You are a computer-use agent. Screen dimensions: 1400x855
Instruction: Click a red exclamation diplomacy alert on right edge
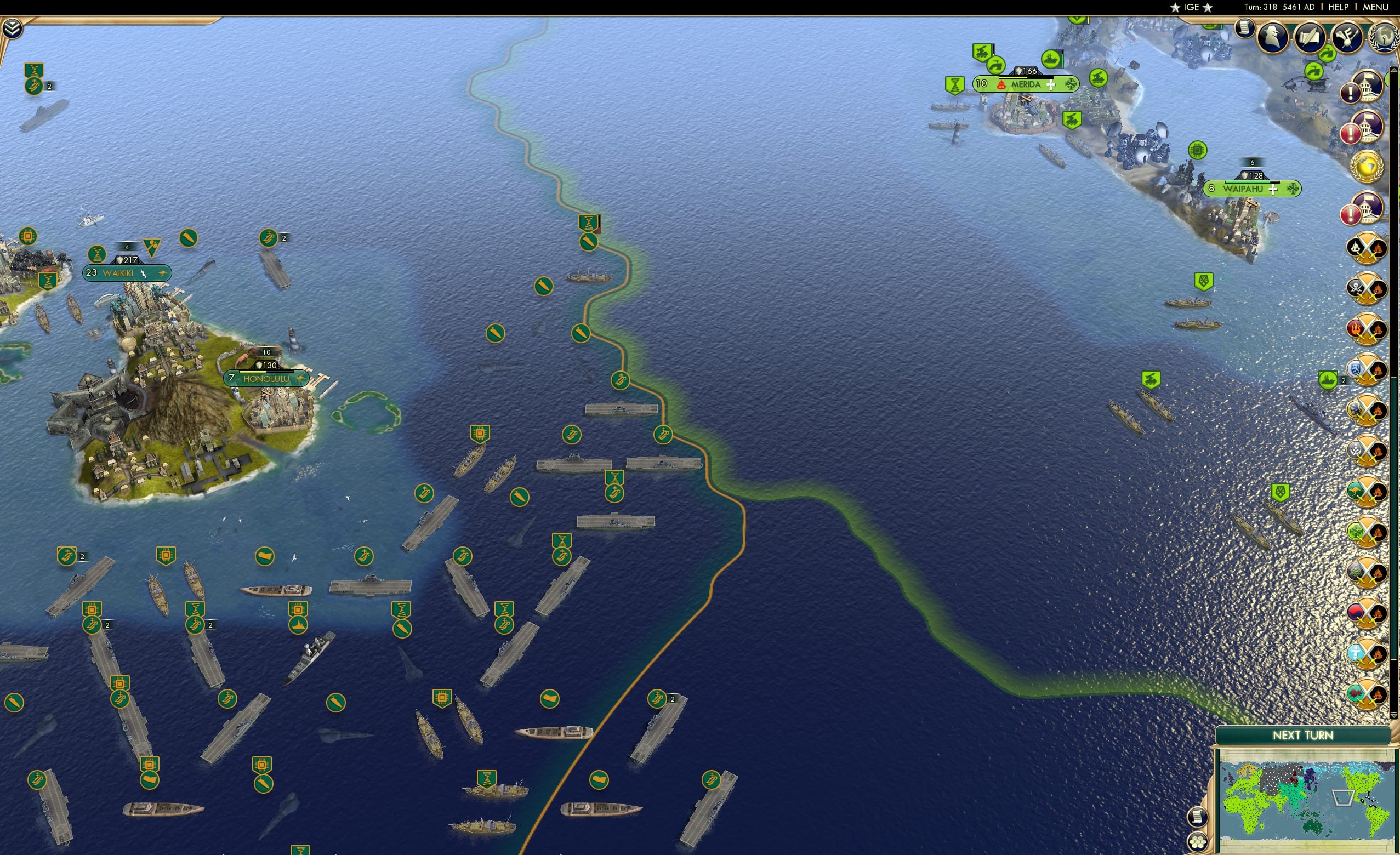tap(1351, 133)
